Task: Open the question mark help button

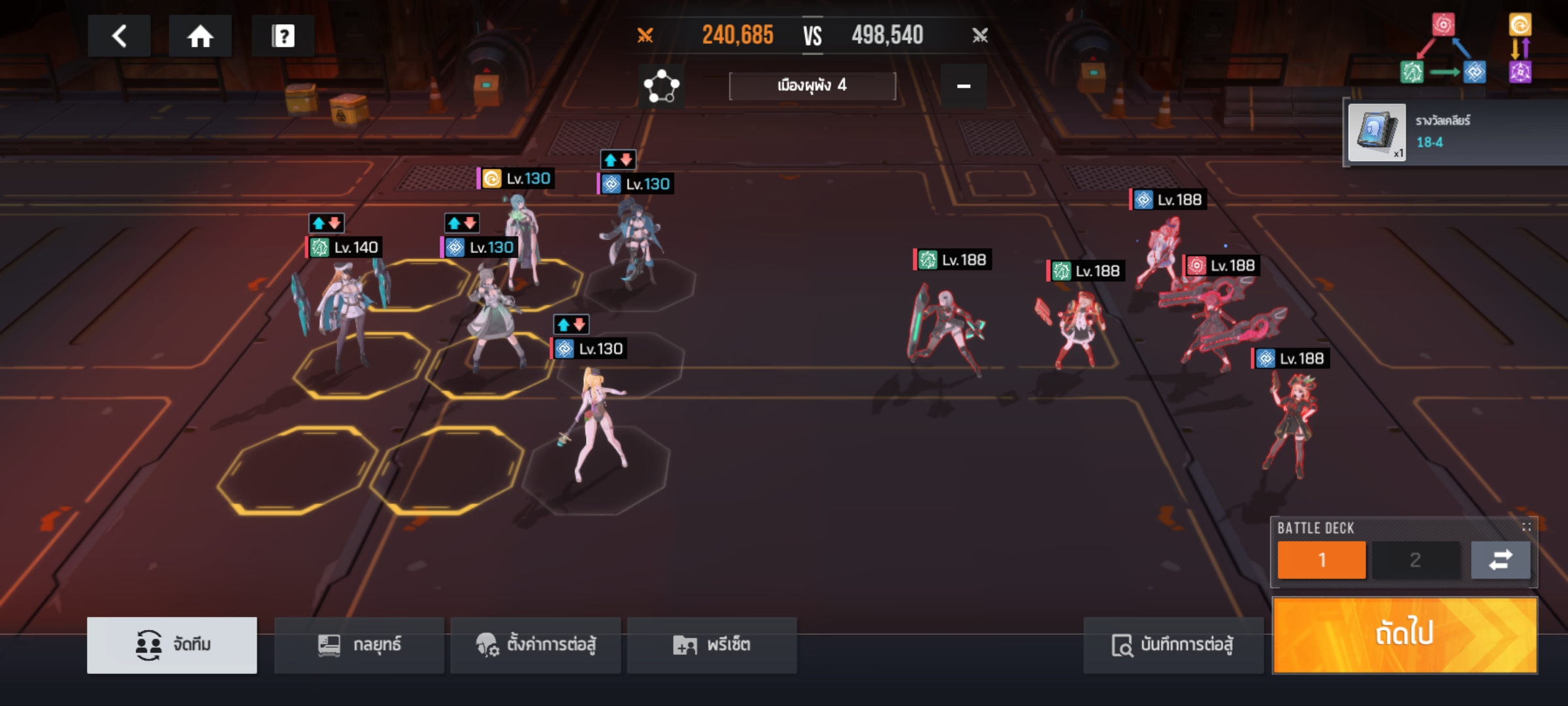Action: (283, 36)
